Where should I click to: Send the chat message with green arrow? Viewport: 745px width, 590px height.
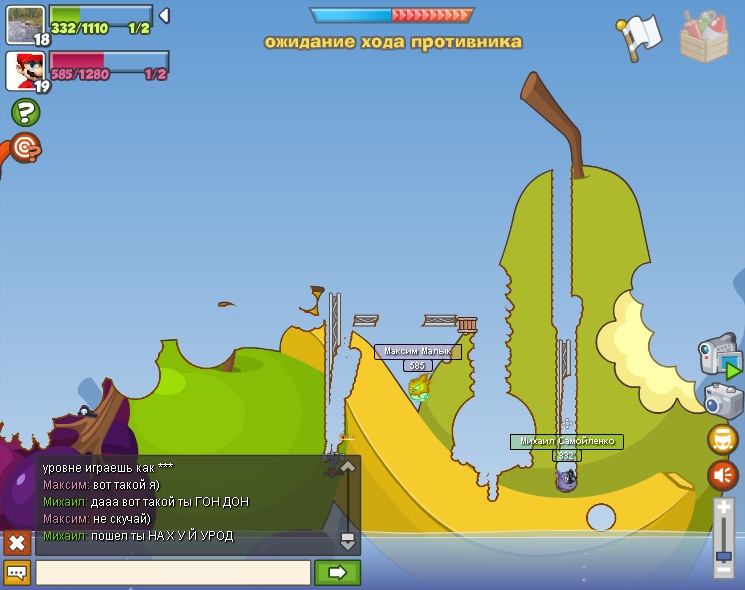pos(337,573)
